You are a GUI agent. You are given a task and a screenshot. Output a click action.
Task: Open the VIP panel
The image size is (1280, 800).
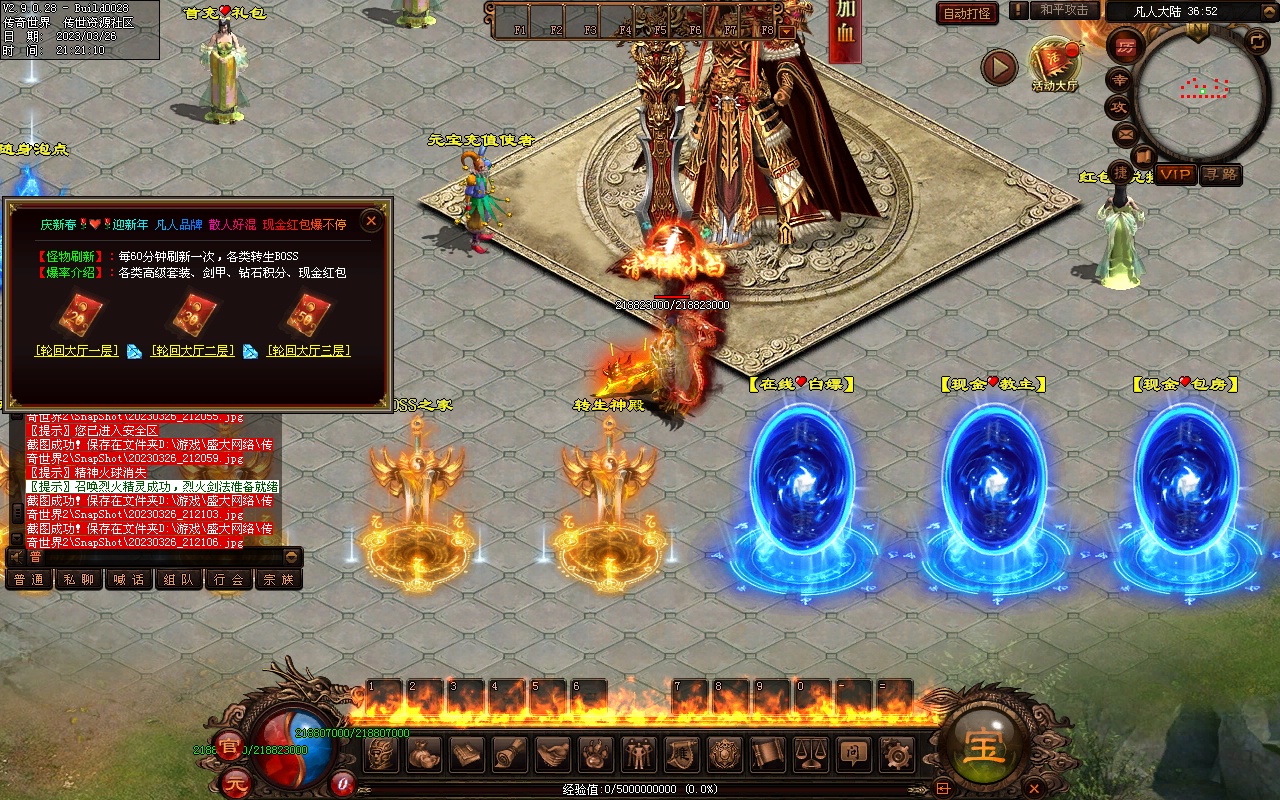[x=1176, y=174]
